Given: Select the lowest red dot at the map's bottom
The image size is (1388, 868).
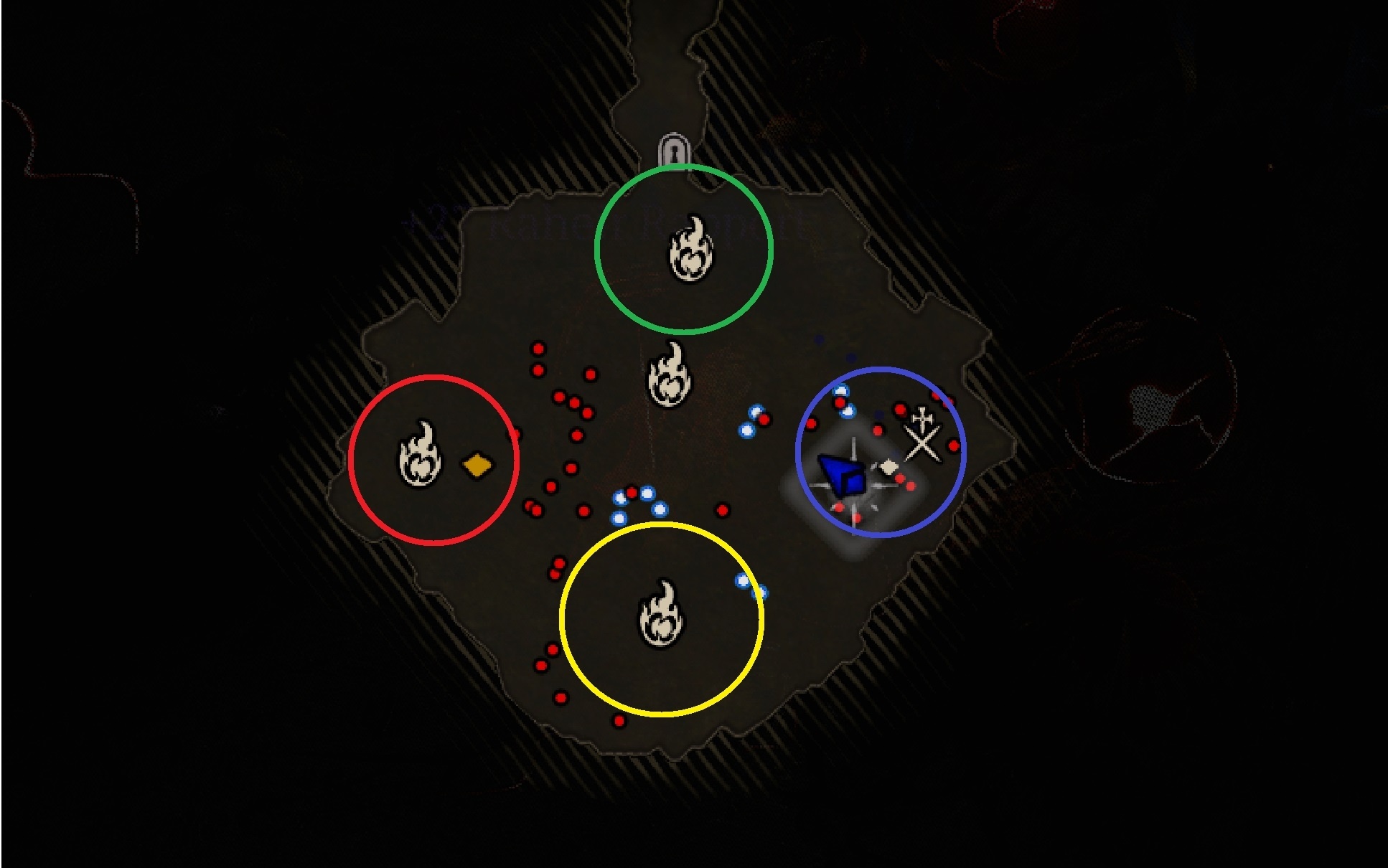Looking at the screenshot, I should tap(619, 721).
